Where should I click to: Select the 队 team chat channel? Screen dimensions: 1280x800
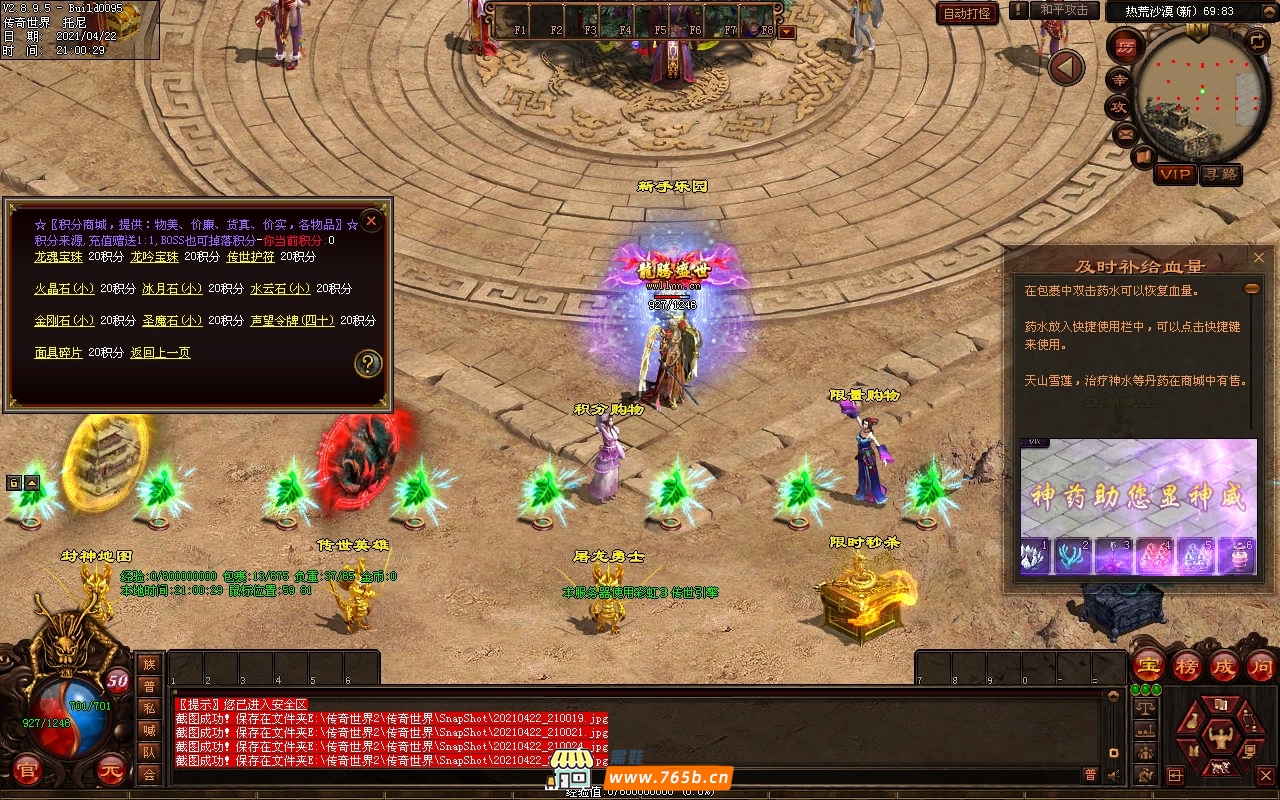[149, 752]
